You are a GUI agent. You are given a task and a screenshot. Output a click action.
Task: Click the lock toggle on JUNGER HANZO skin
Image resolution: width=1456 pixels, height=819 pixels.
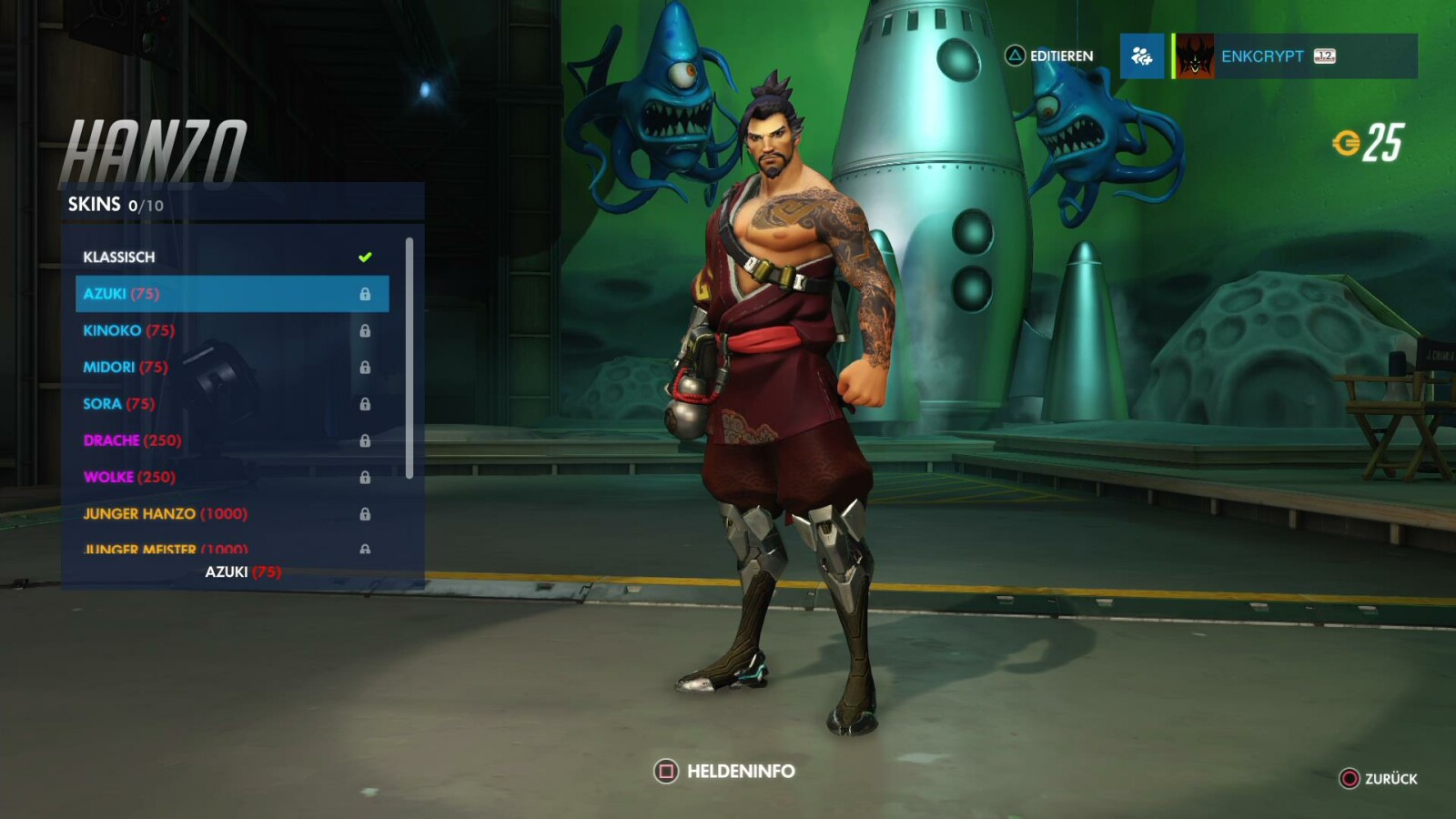368,513
